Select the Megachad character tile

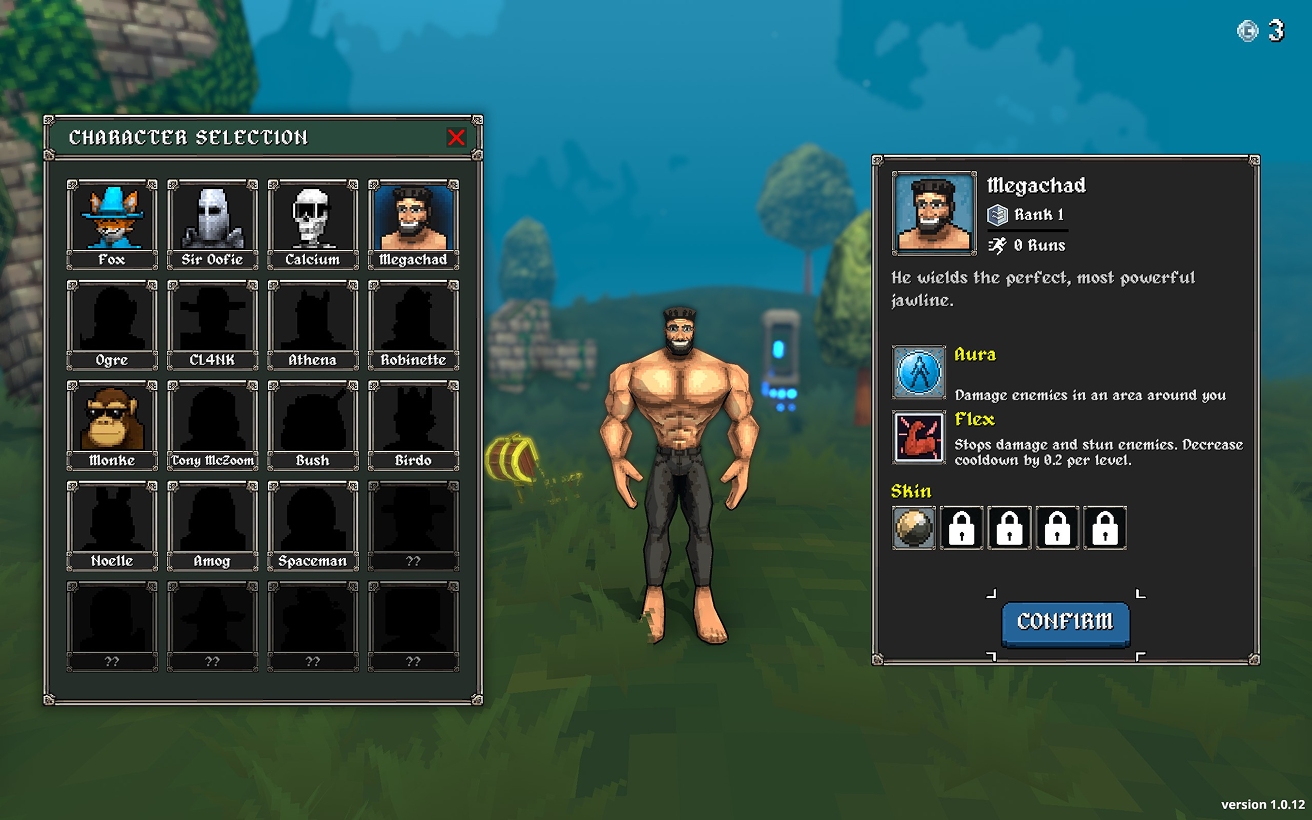tap(413, 222)
